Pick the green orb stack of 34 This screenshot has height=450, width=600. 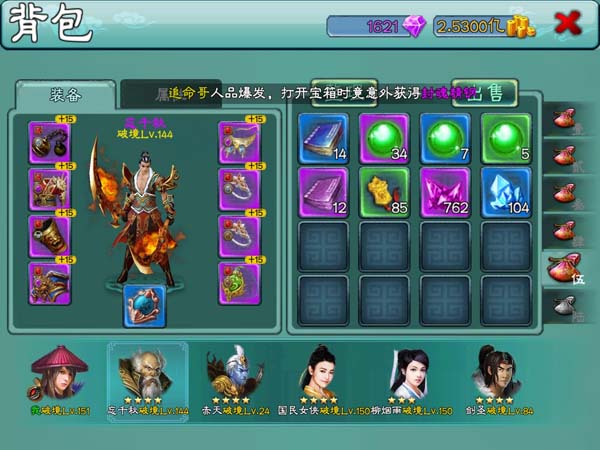point(384,138)
